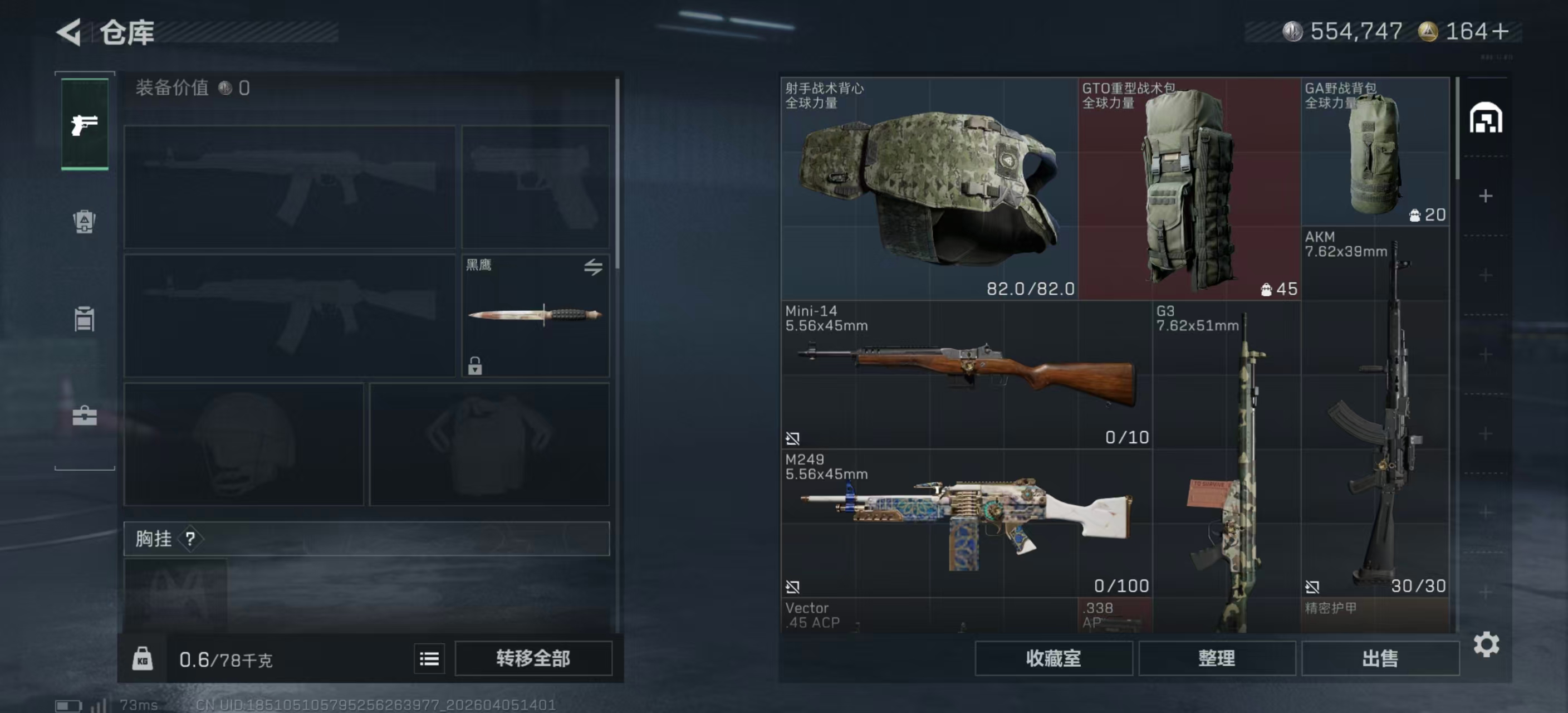Switch to the backpack tab
Image resolution: width=1568 pixels, height=713 pixels.
click(85, 222)
